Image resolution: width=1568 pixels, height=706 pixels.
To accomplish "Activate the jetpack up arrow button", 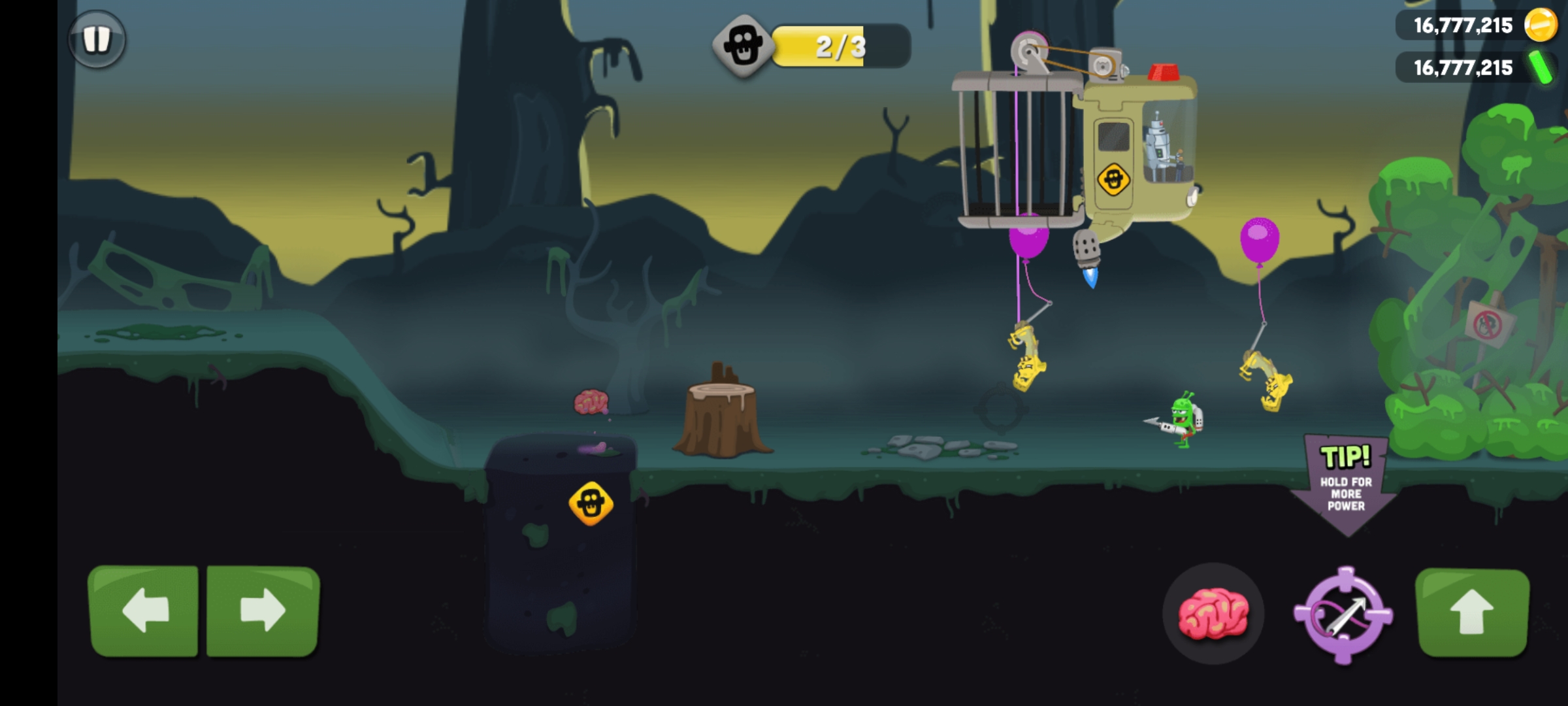I will (1471, 612).
